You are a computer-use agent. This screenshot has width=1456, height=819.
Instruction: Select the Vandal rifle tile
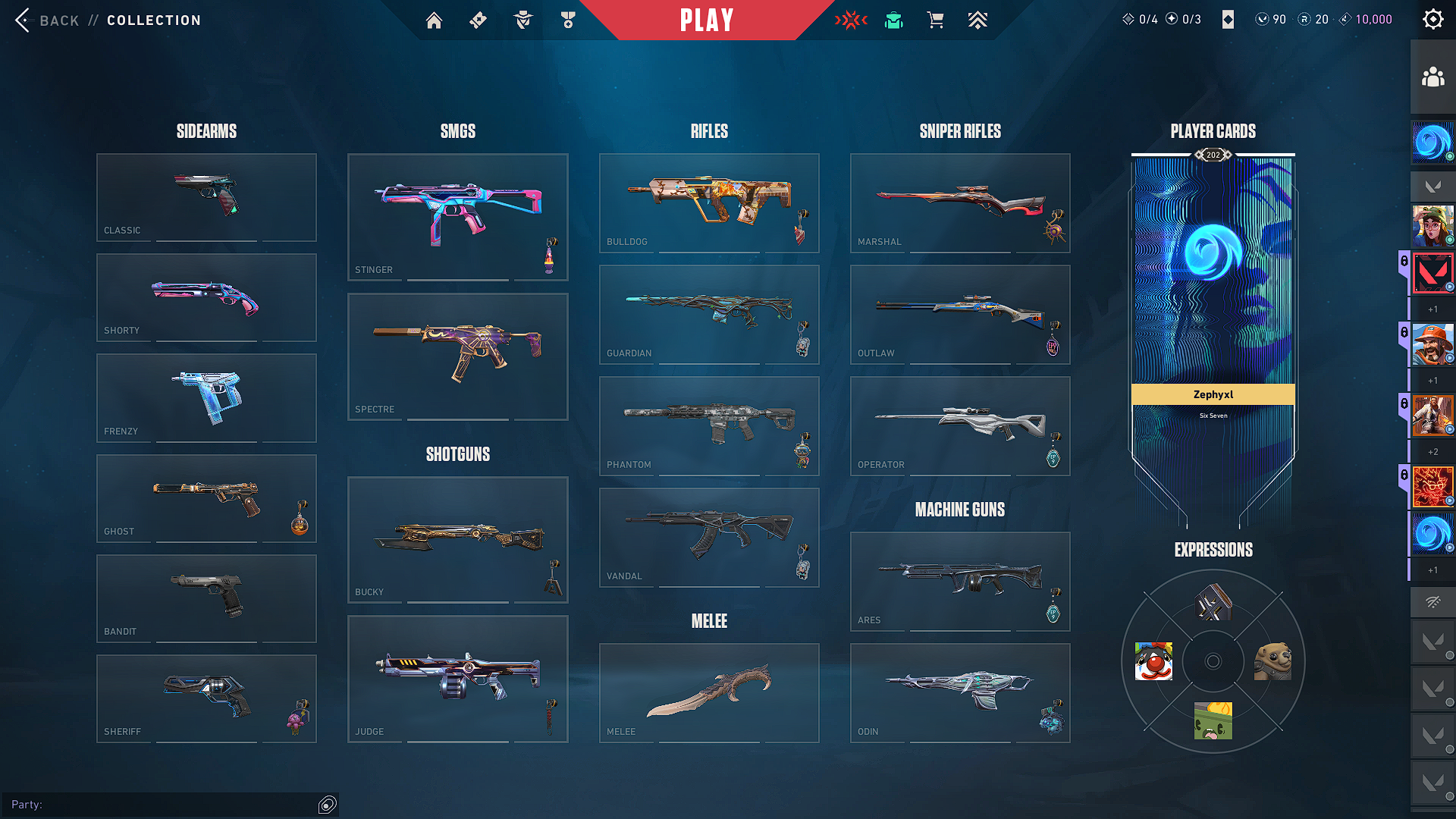tap(709, 537)
